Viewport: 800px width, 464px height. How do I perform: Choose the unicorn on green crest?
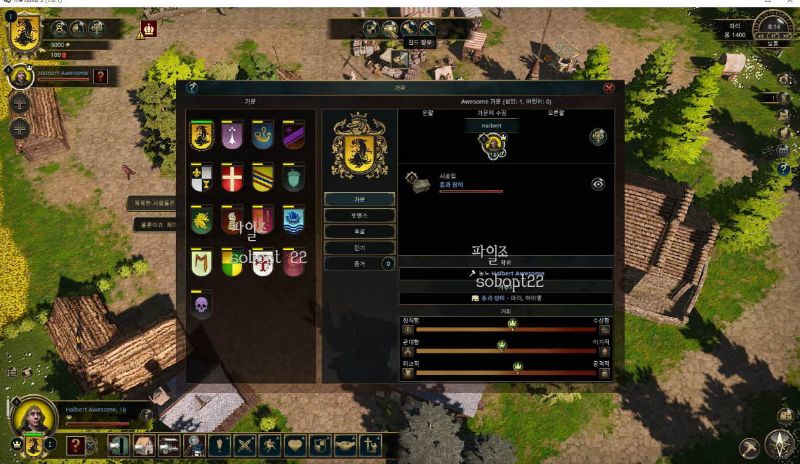pos(202,219)
